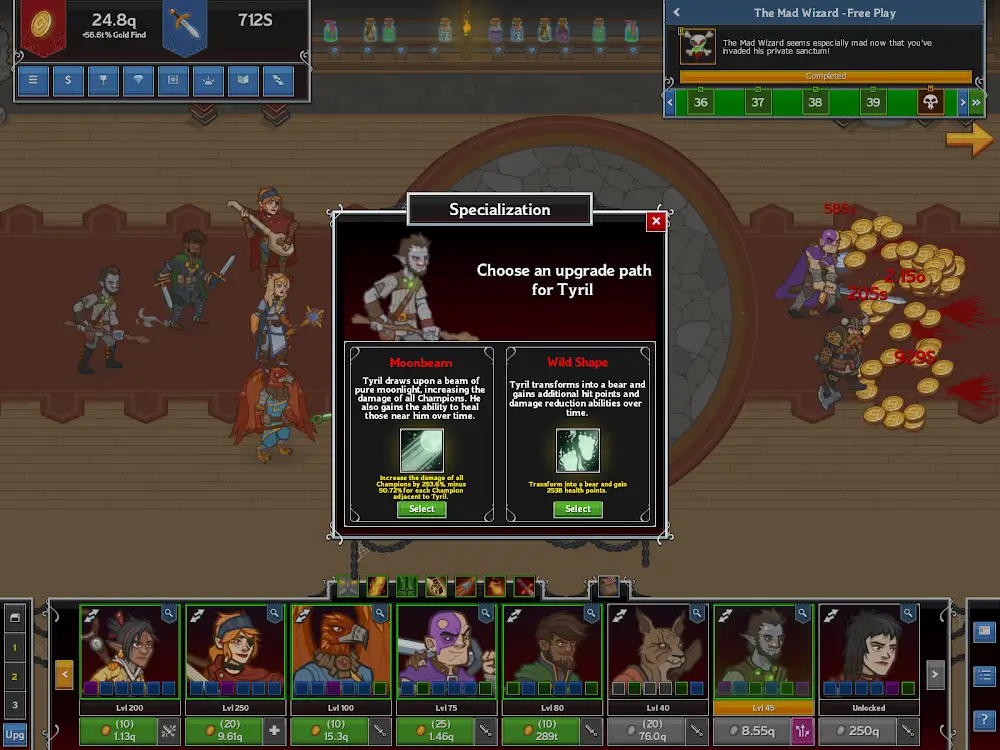Open the hamburger main menu
This screenshot has height=750, width=1000.
click(x=33, y=80)
